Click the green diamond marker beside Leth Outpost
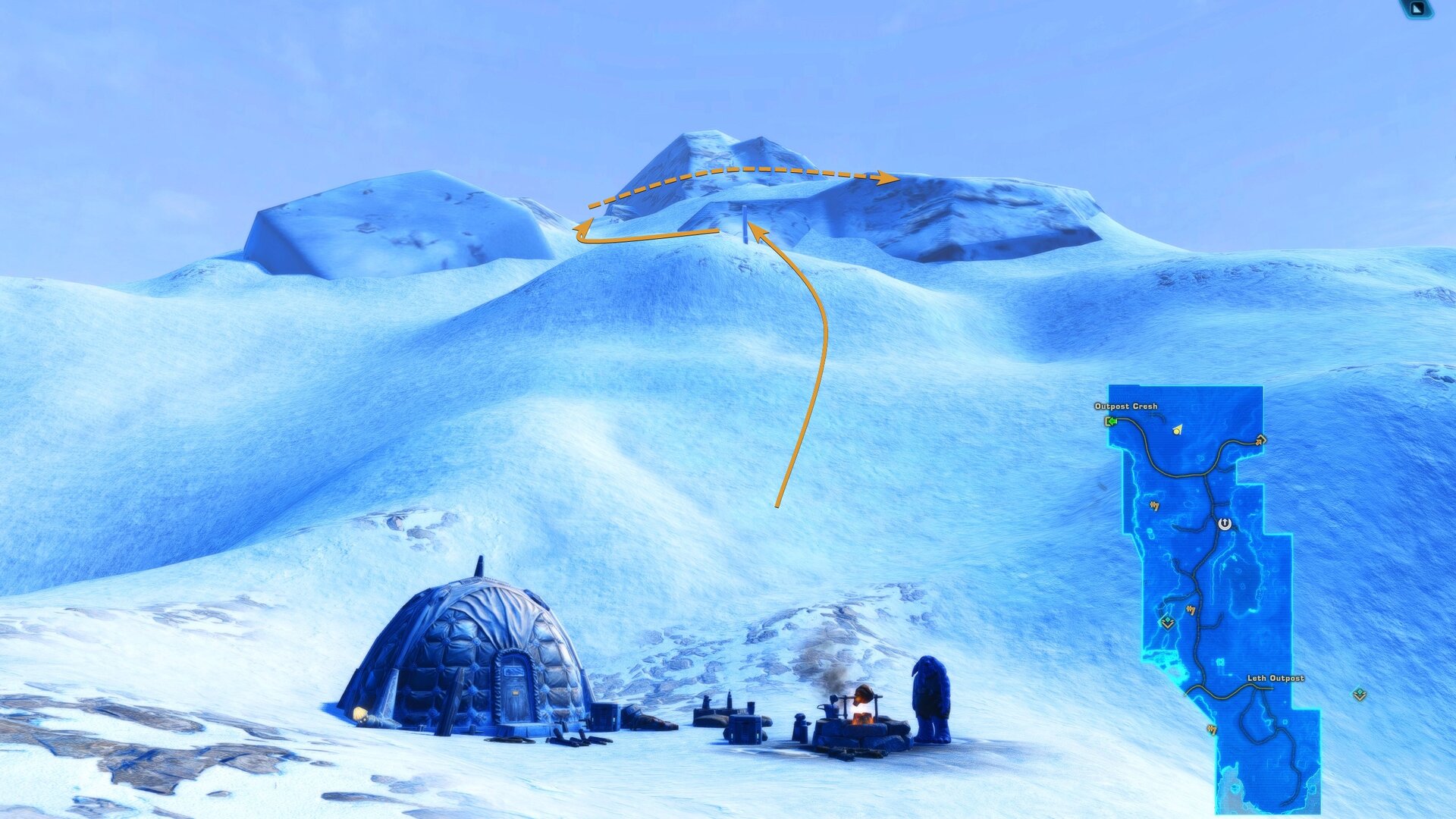1456x819 pixels. [1359, 695]
